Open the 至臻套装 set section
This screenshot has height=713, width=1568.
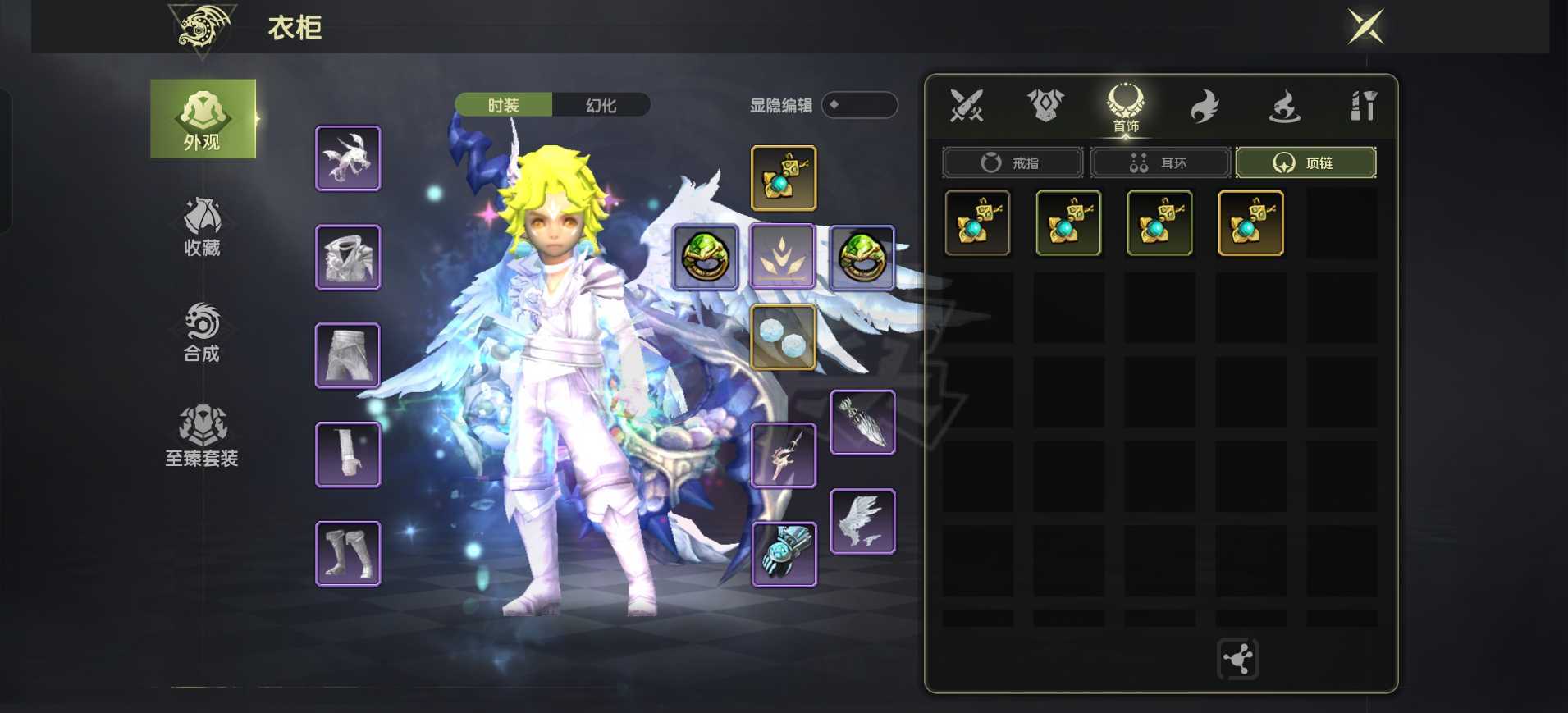coord(202,436)
